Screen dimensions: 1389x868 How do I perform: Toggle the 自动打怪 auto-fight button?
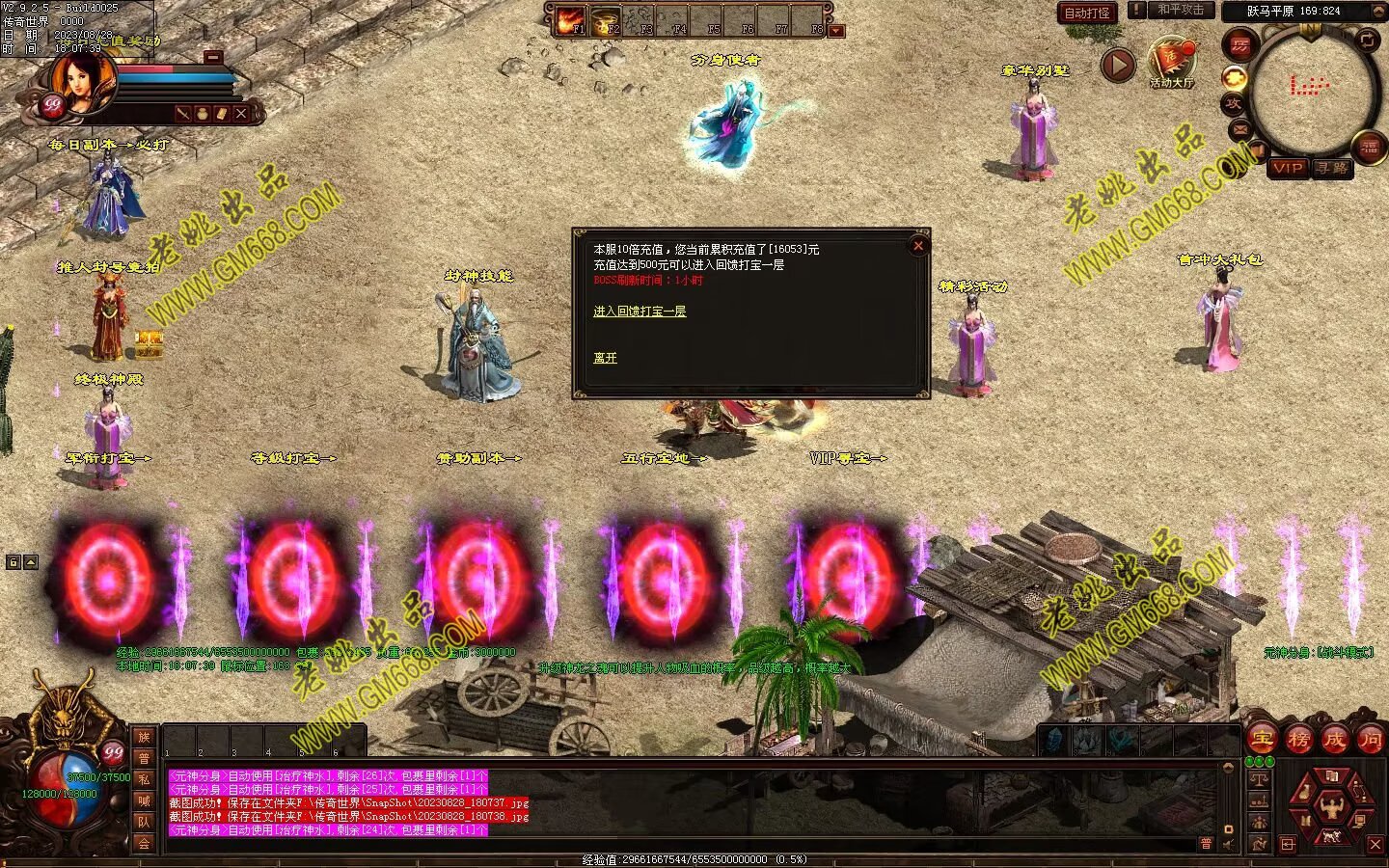click(1087, 13)
